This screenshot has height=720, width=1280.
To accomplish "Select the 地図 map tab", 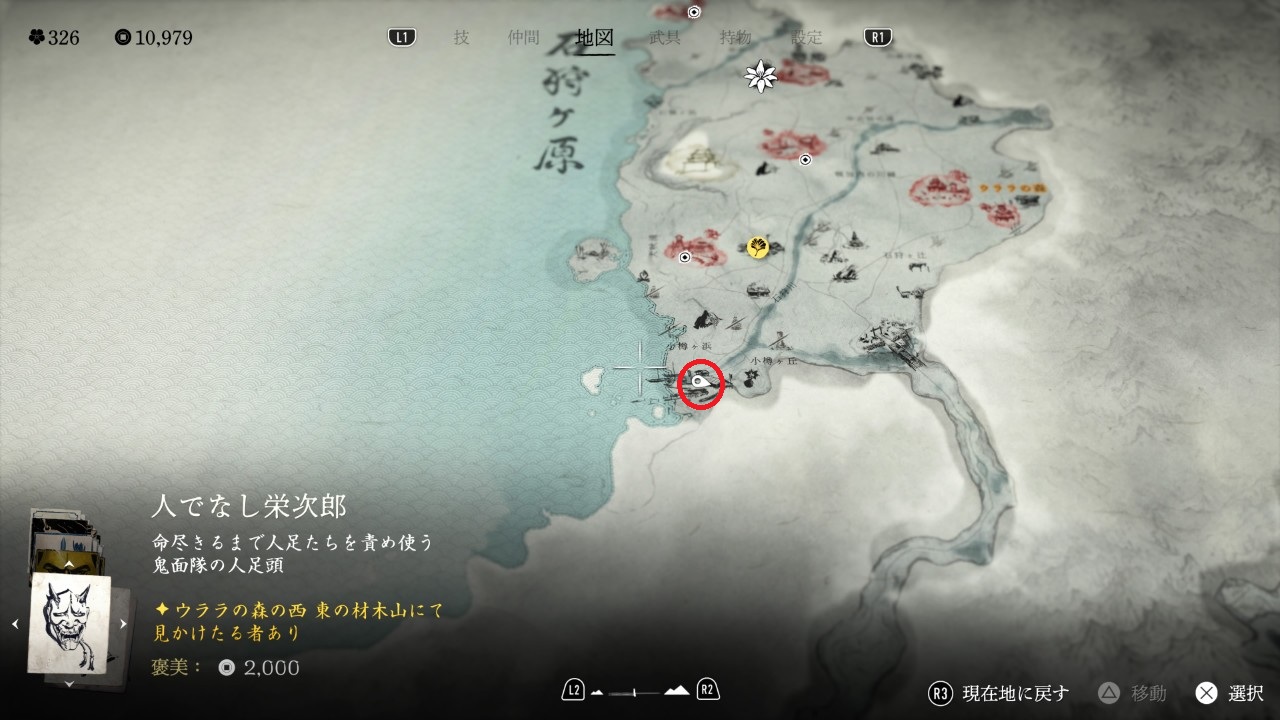I will (595, 38).
